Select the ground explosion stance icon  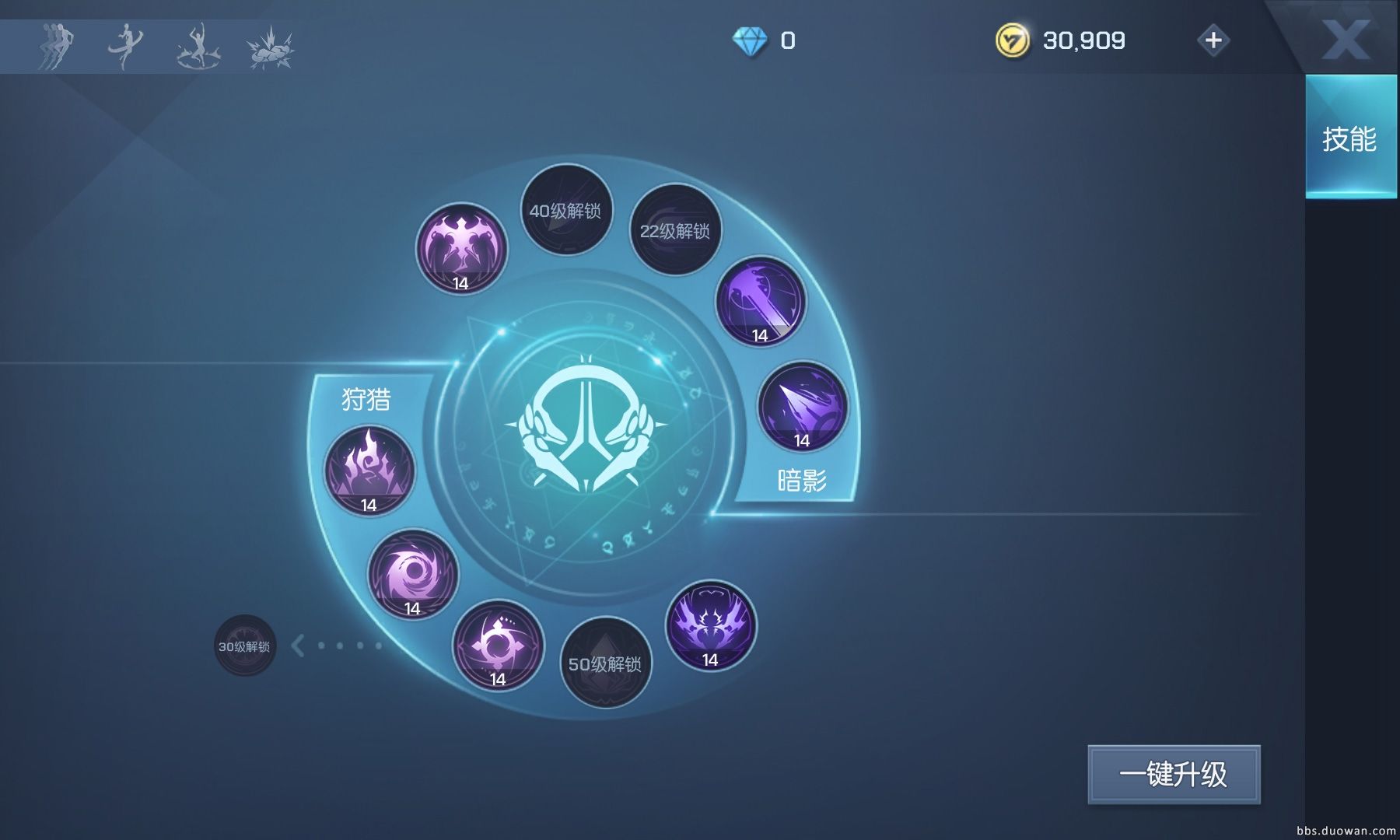pos(270,47)
